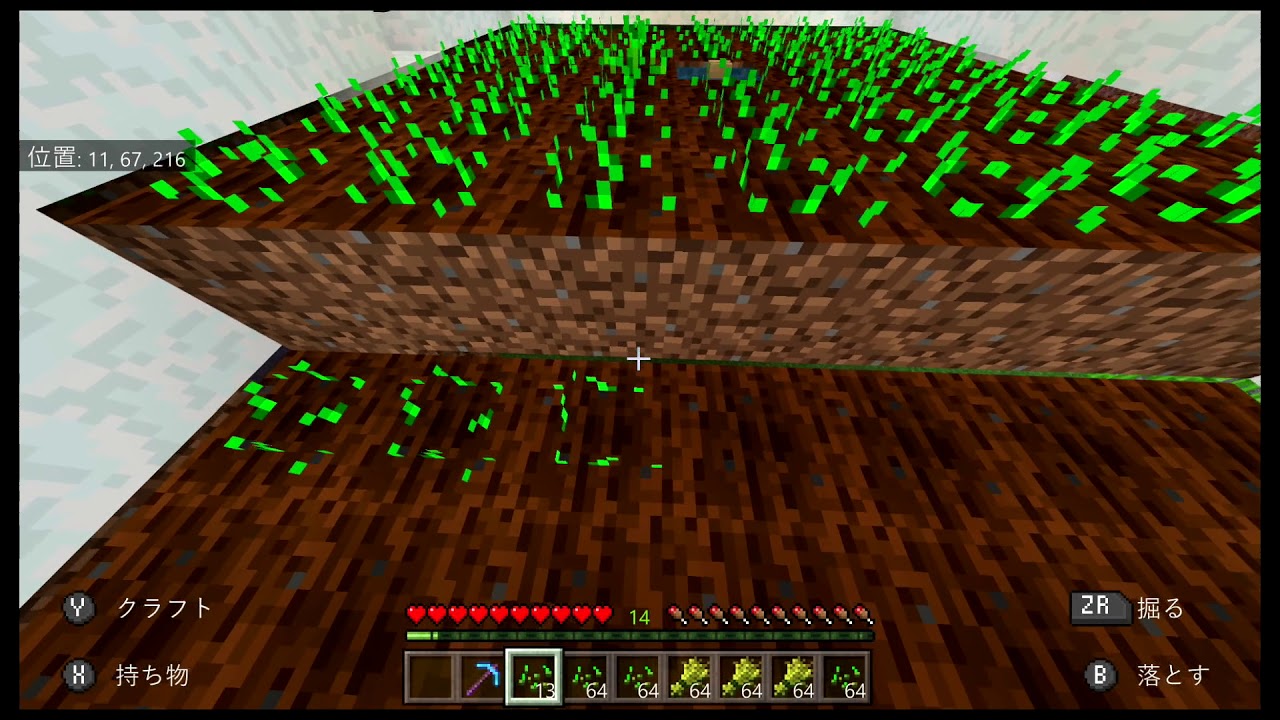Click the B button prompt icon

1102,673
